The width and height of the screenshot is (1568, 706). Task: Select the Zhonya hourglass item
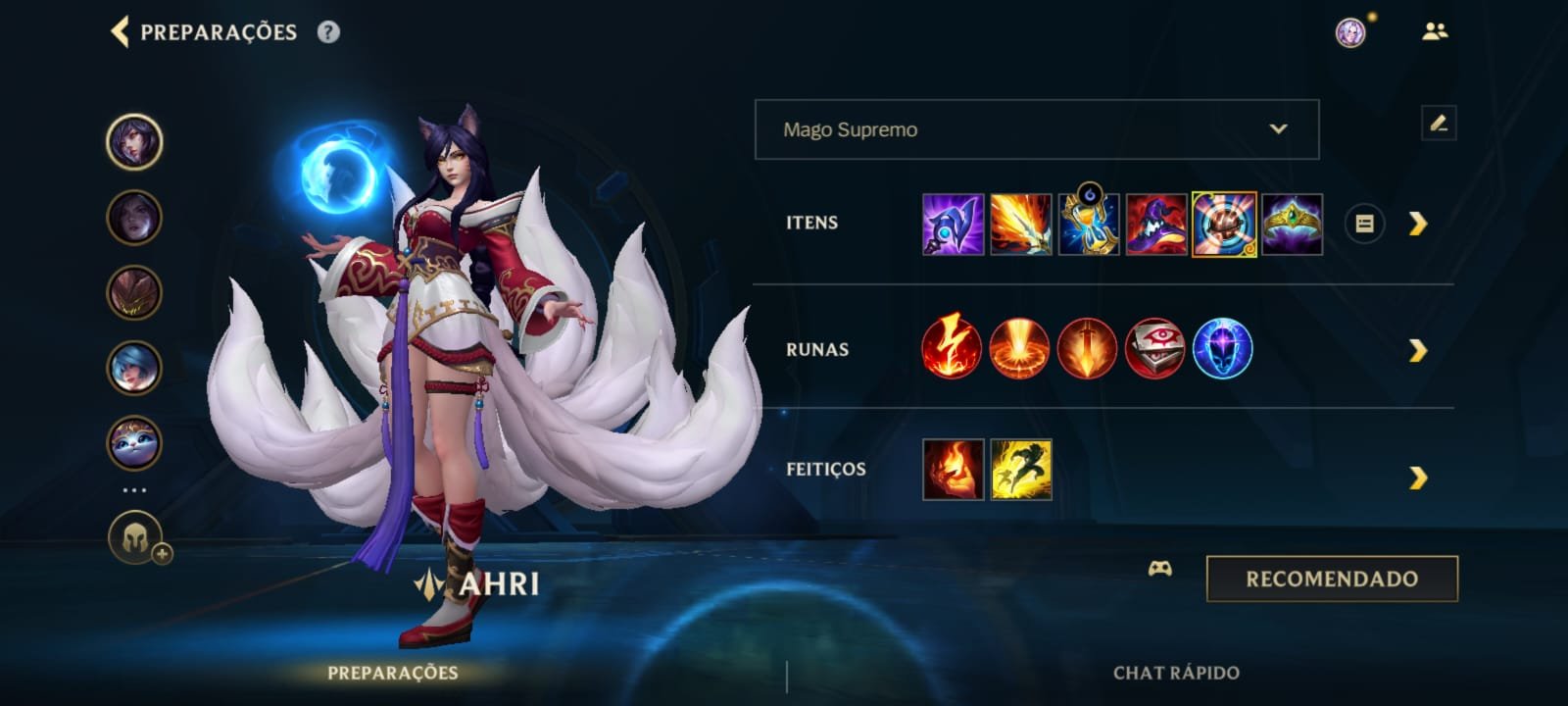1089,224
